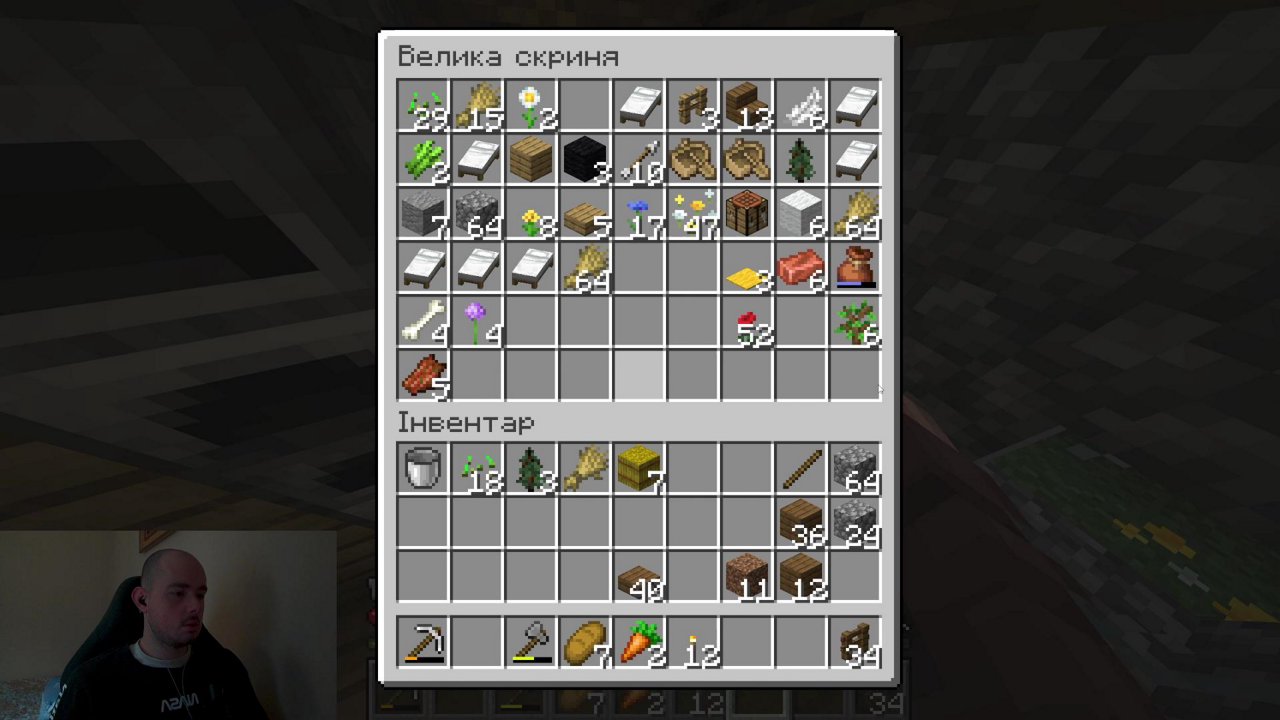Select the bone in the chest
This screenshot has height=720, width=1280.
click(x=422, y=322)
